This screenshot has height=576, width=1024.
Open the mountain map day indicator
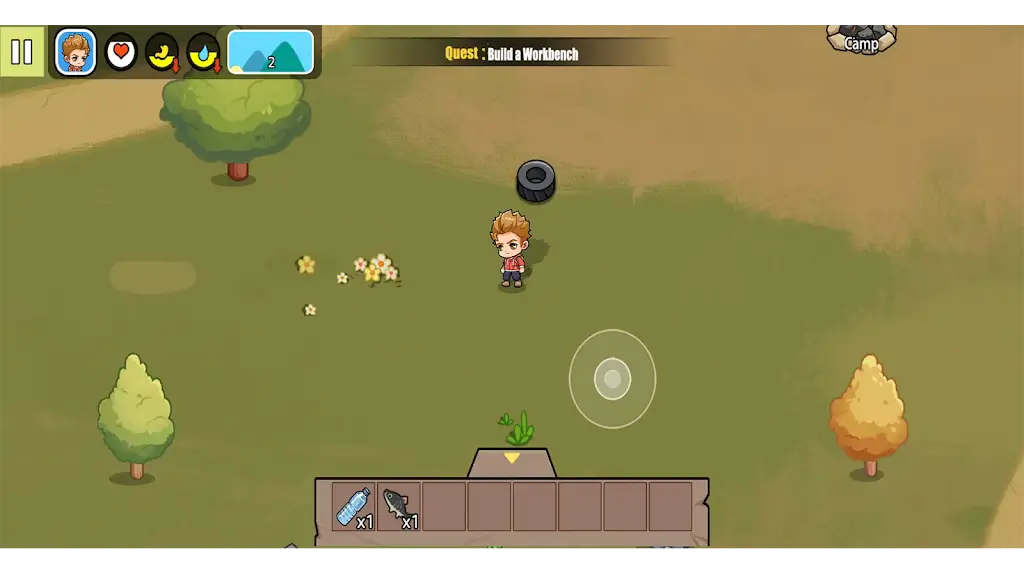pos(270,52)
